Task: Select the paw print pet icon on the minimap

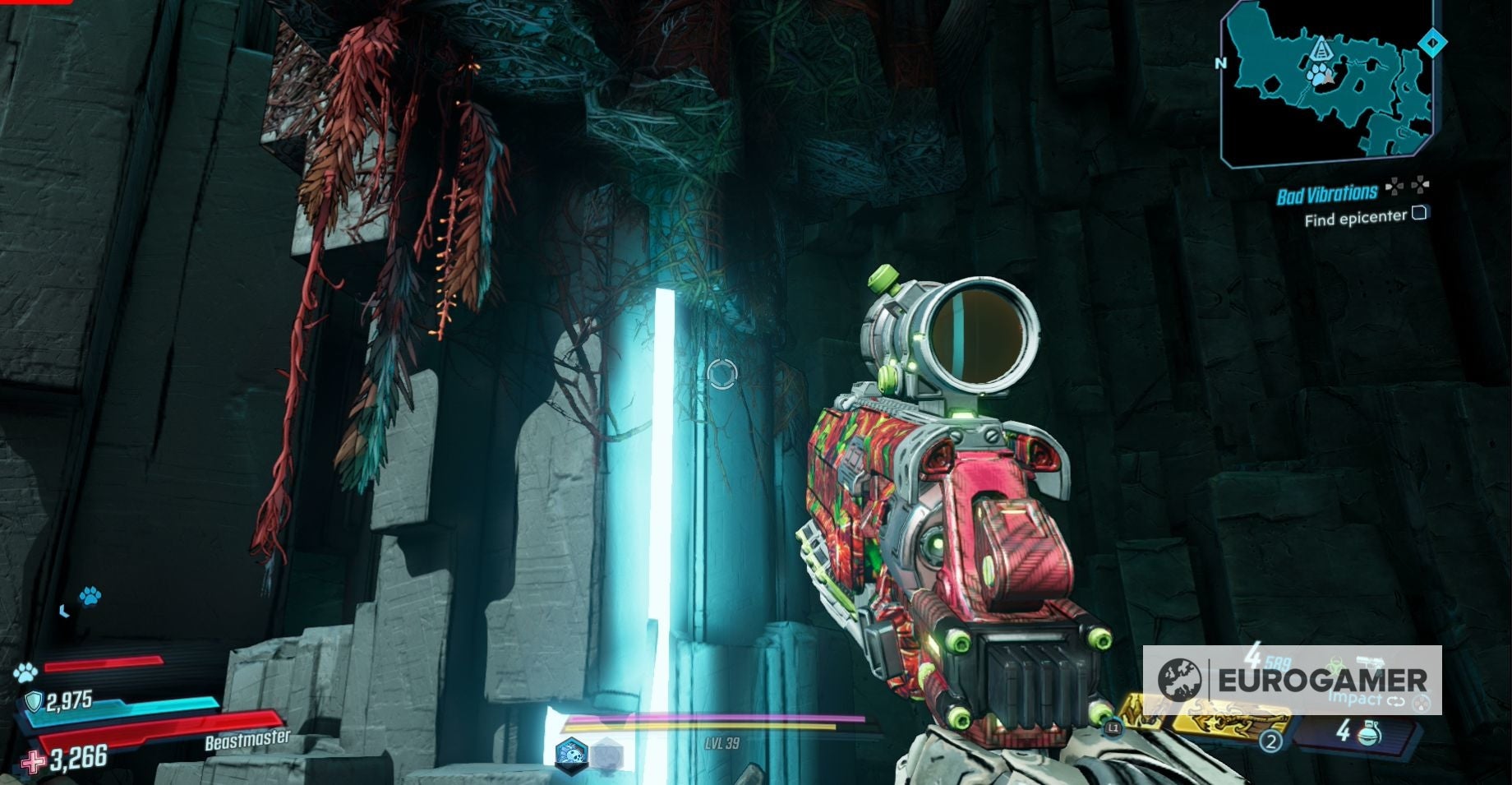Action: click(1318, 74)
